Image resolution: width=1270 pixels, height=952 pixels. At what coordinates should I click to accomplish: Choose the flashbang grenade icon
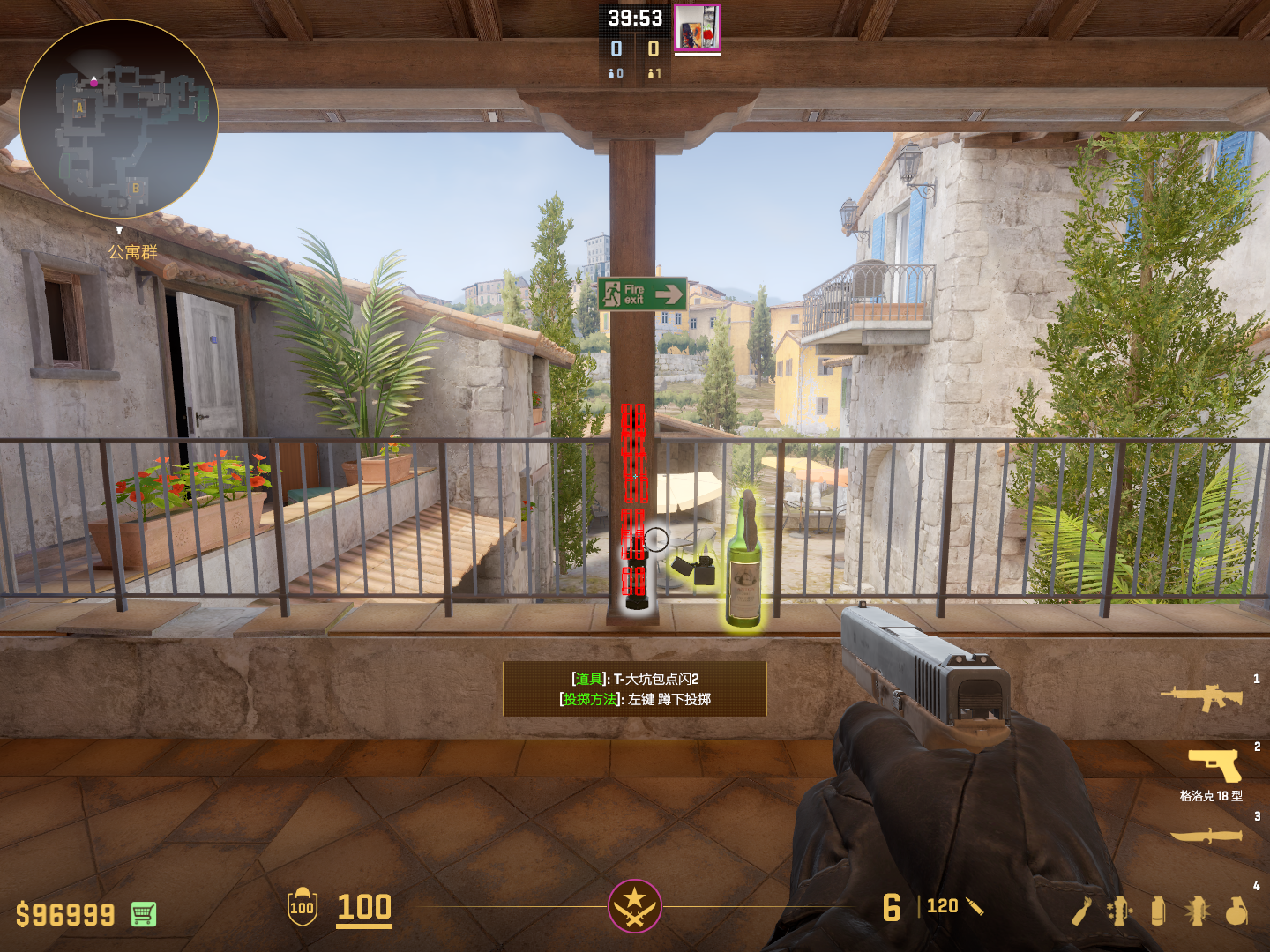[1197, 911]
